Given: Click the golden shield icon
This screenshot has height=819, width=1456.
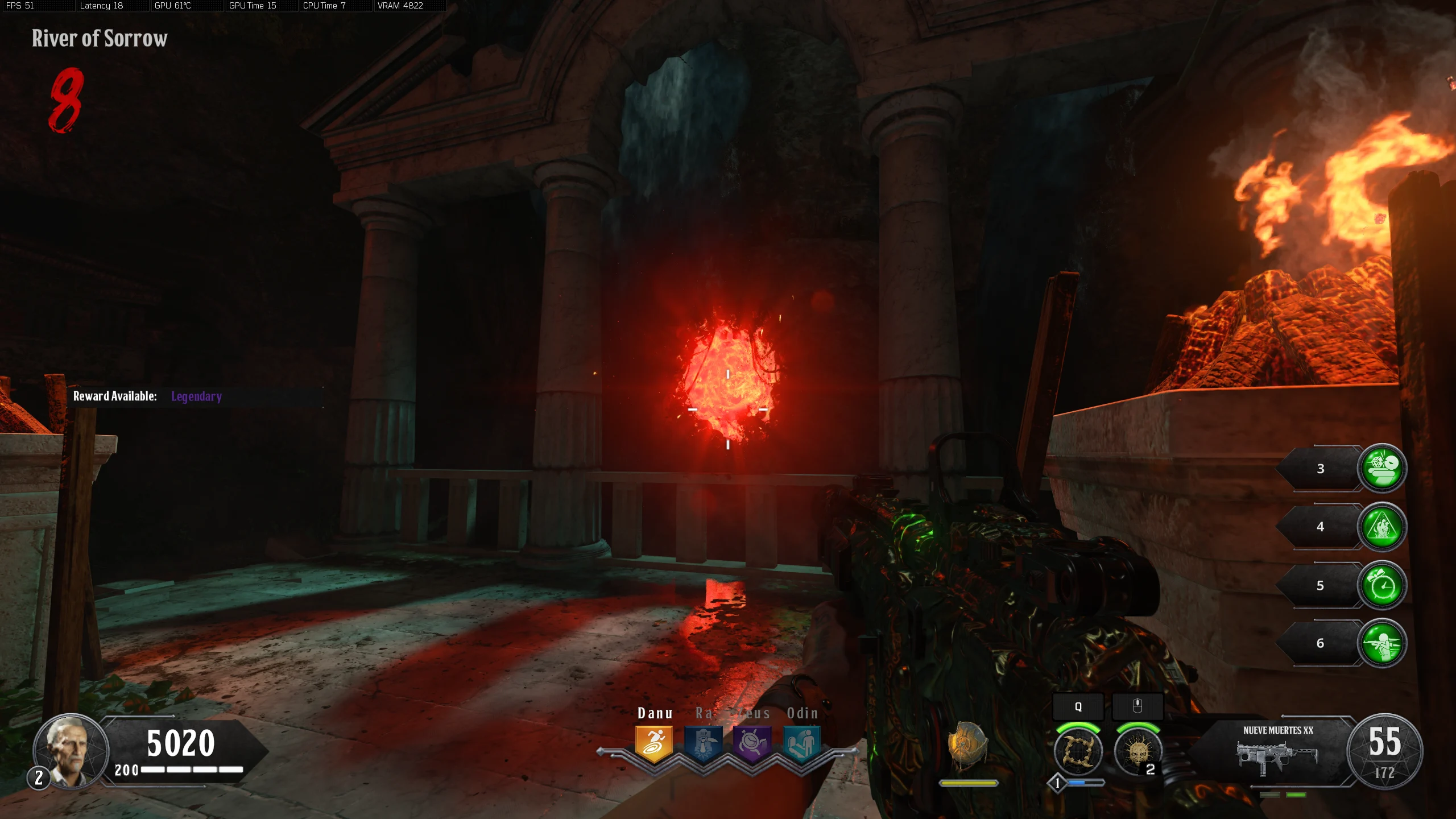Looking at the screenshot, I should [x=967, y=745].
